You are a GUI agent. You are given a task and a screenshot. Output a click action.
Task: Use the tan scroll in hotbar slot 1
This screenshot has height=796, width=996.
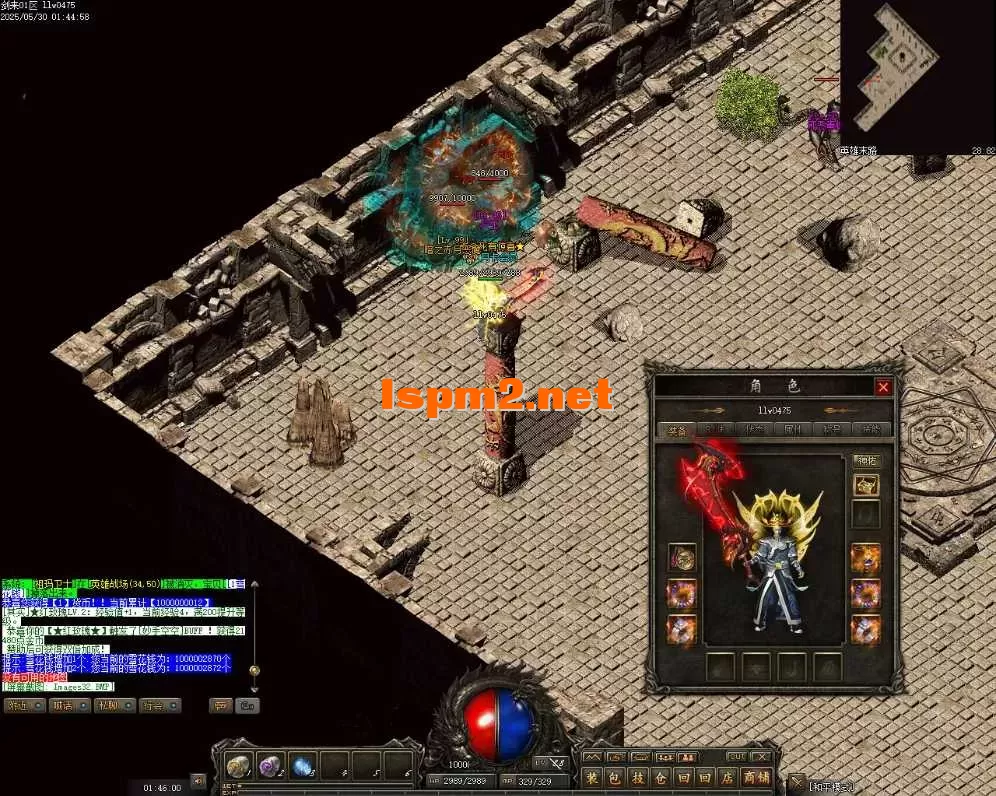point(238,766)
